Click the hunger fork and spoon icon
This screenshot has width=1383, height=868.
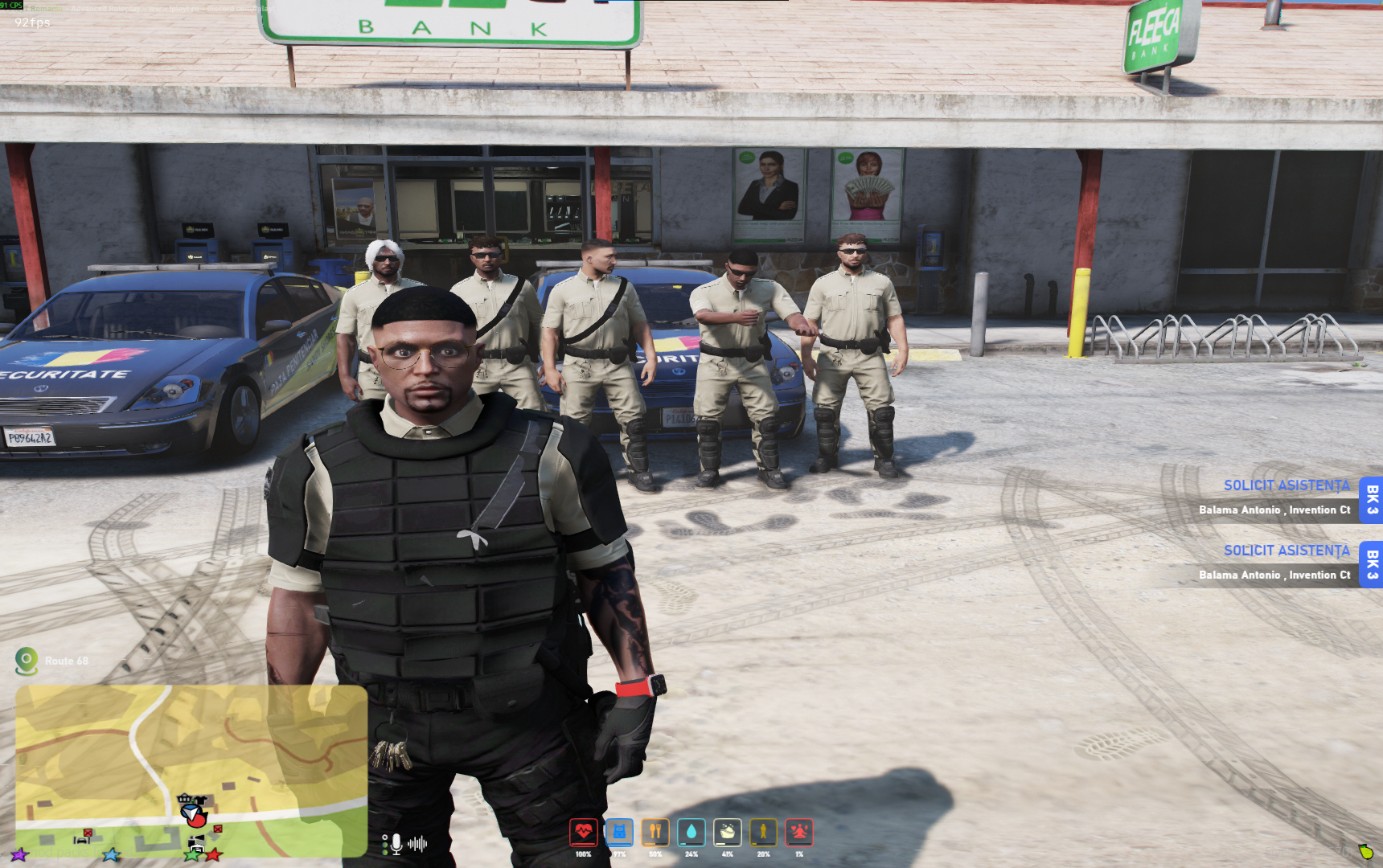click(655, 833)
